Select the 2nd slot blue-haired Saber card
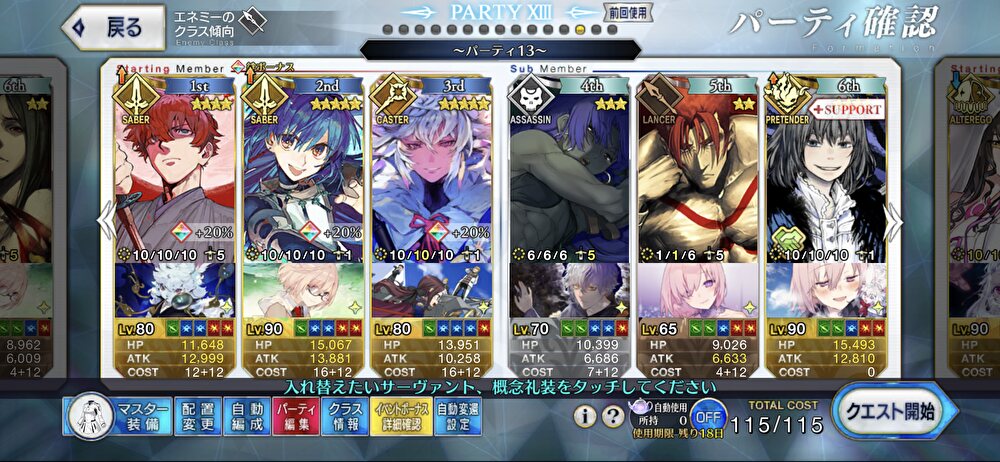The height and width of the screenshot is (462, 1000). (x=300, y=180)
